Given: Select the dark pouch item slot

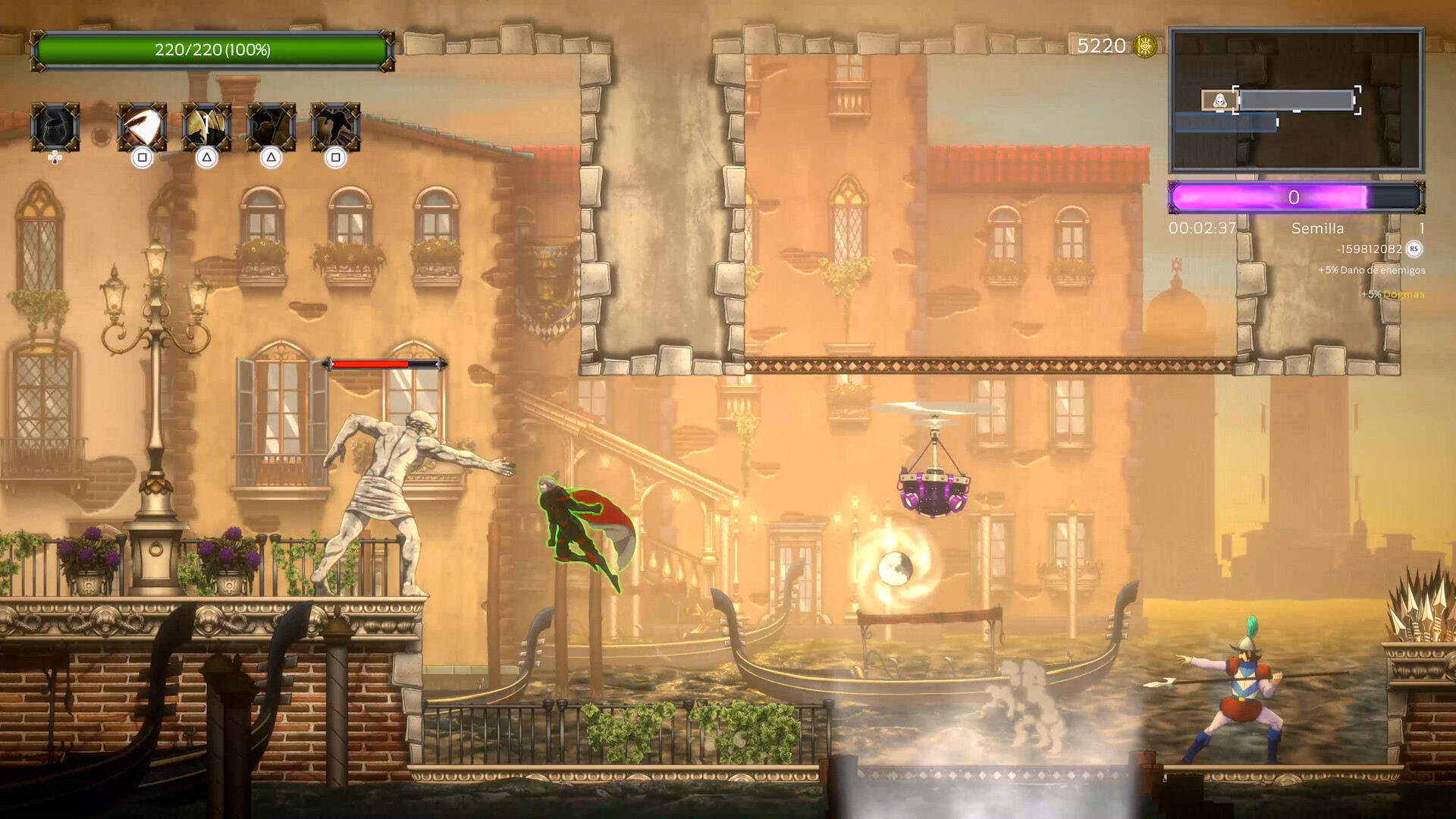Looking at the screenshot, I should click(55, 127).
